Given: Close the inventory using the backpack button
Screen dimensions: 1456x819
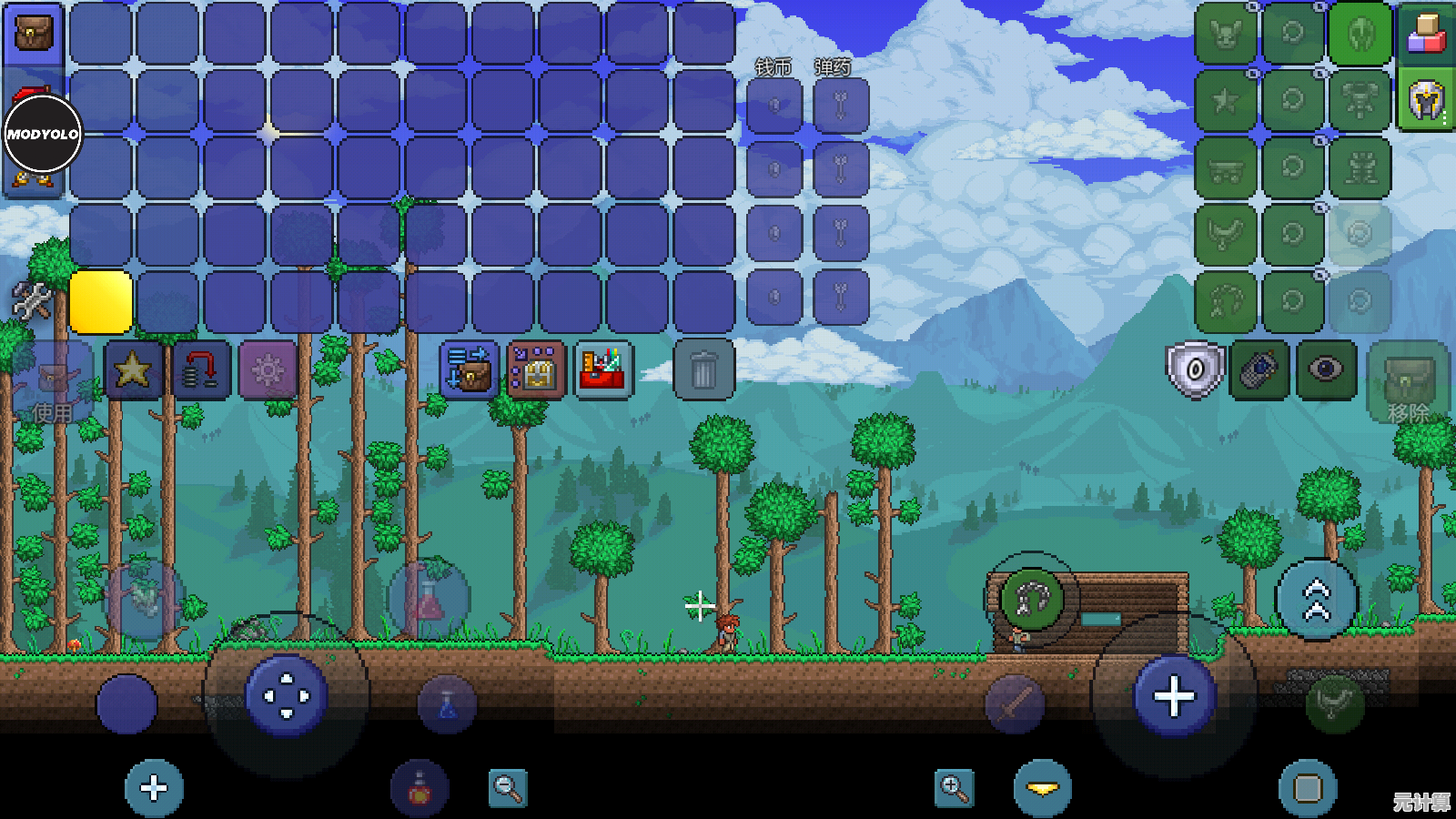Looking at the screenshot, I should pyautogui.click(x=34, y=34).
